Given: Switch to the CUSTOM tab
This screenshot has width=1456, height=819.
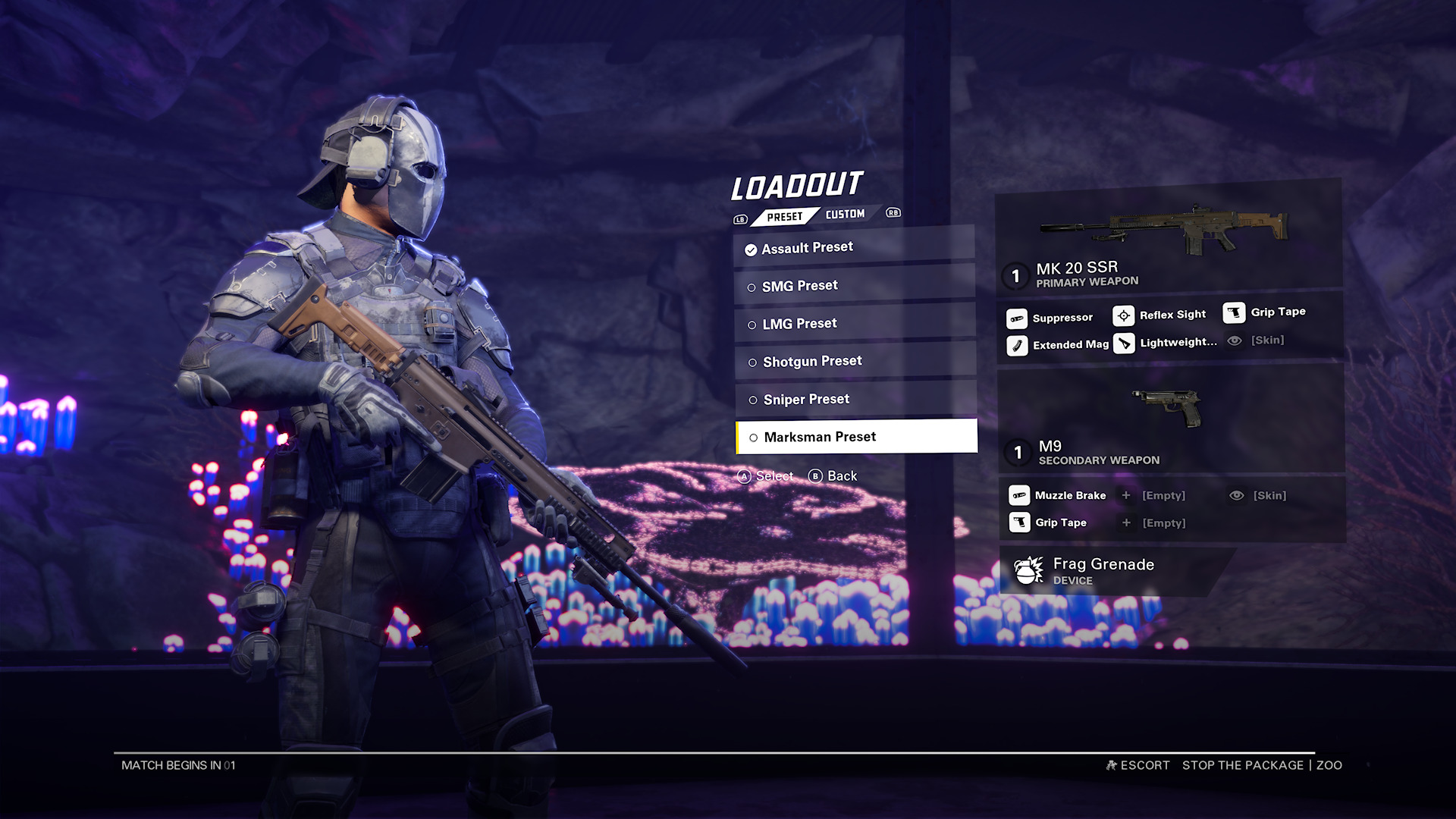Looking at the screenshot, I should click(846, 213).
